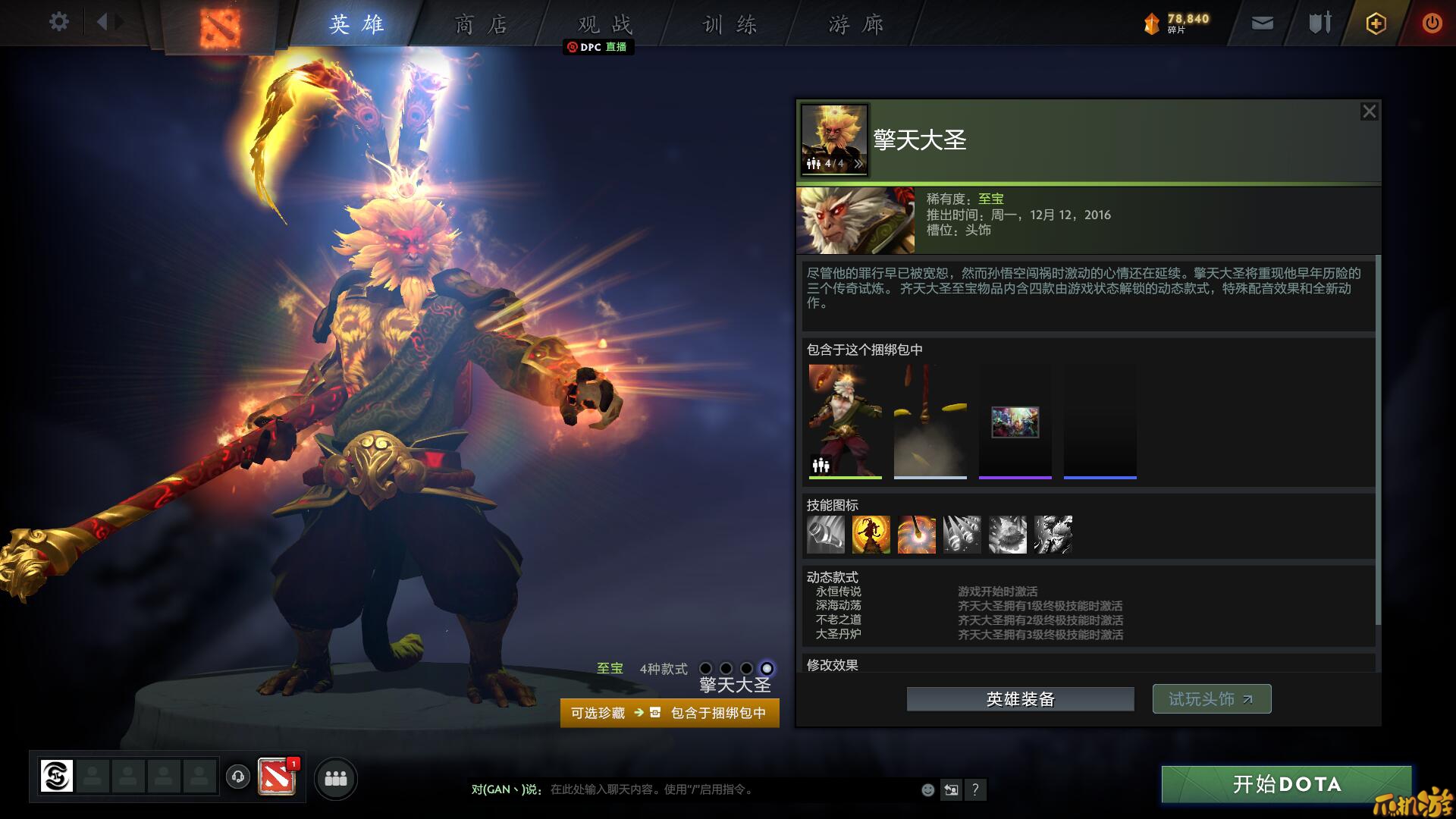Open the 观战 menu tab
This screenshot has width=1456, height=819.
(603, 24)
